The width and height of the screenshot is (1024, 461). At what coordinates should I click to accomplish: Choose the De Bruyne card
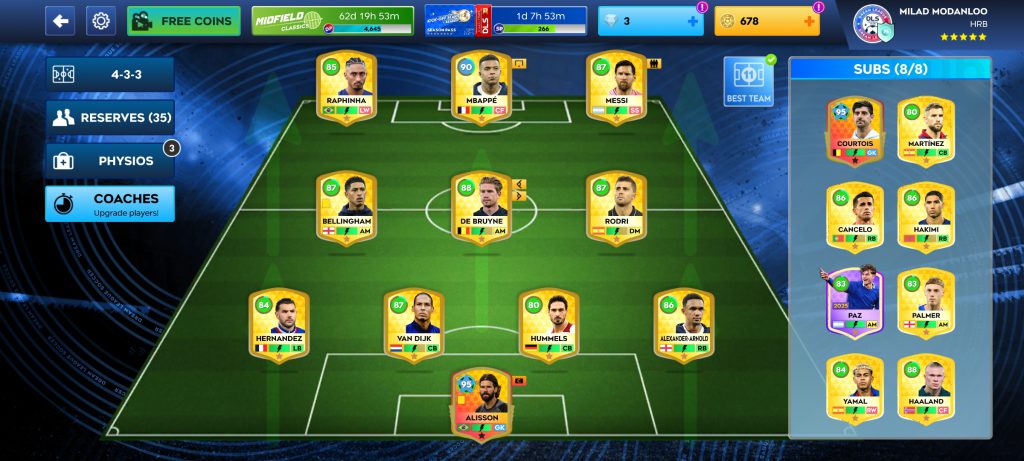(481, 207)
